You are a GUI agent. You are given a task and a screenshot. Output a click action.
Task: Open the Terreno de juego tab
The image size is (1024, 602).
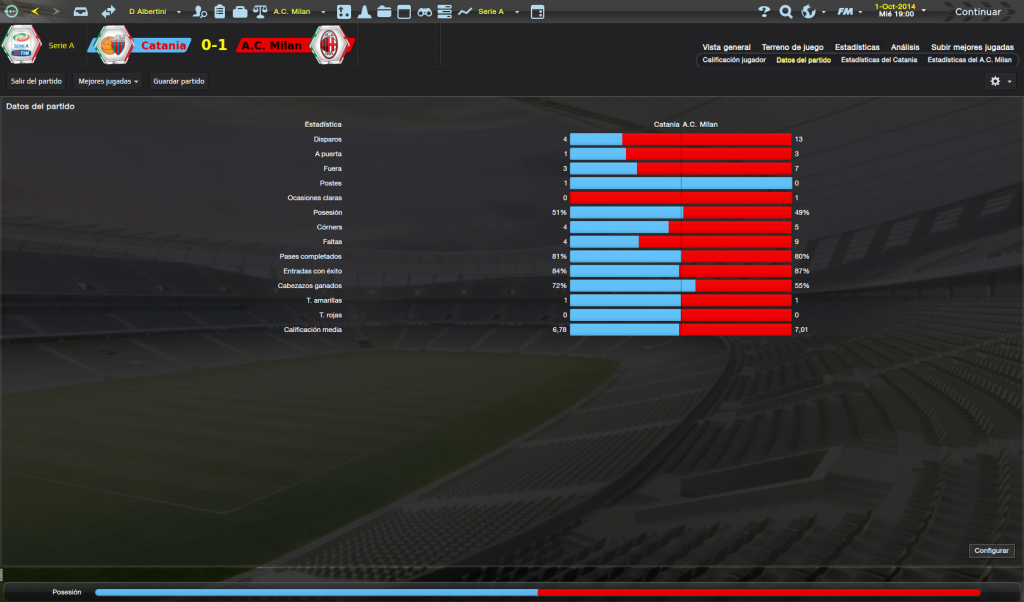point(792,47)
